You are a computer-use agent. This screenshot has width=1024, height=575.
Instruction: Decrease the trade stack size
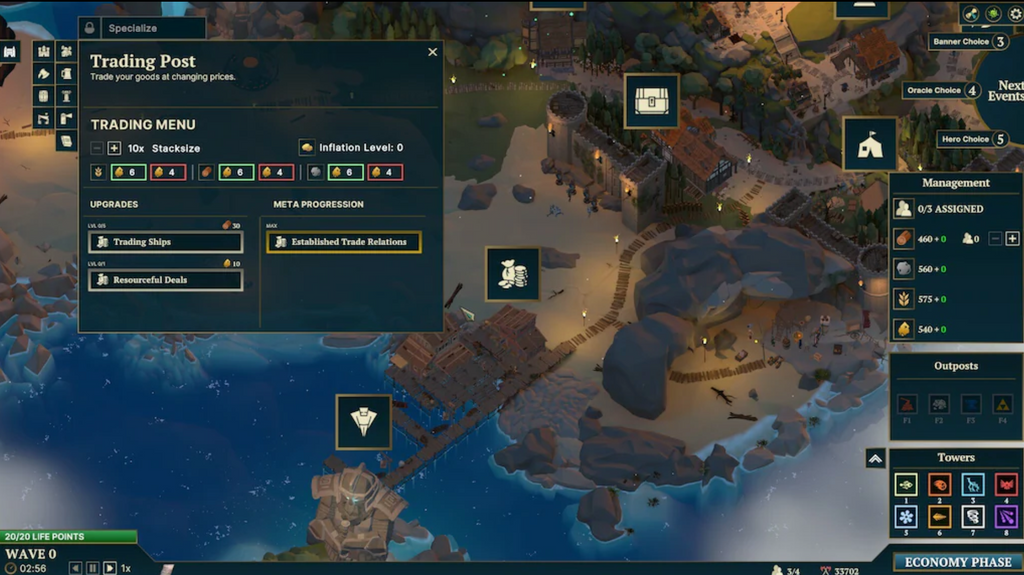[x=97, y=148]
